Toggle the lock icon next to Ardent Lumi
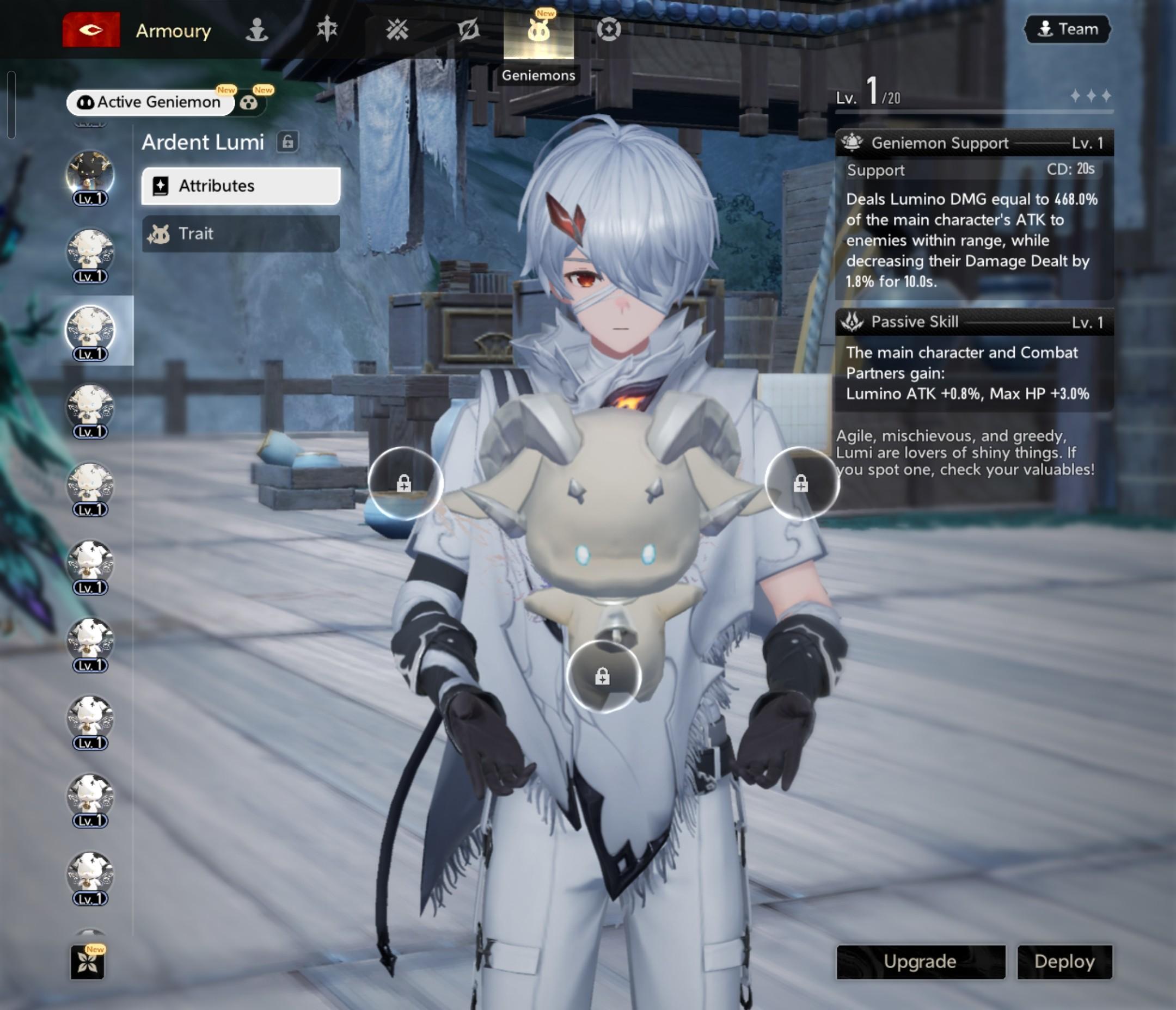 tap(288, 141)
